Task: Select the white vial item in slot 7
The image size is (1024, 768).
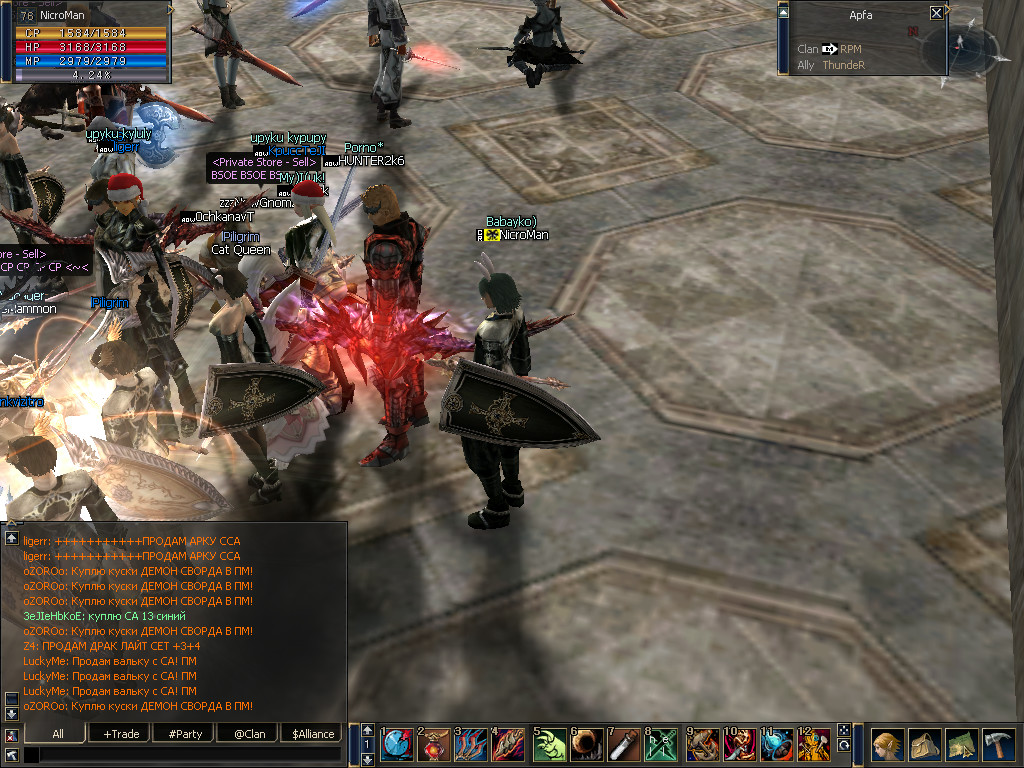Action: pyautogui.click(x=625, y=745)
